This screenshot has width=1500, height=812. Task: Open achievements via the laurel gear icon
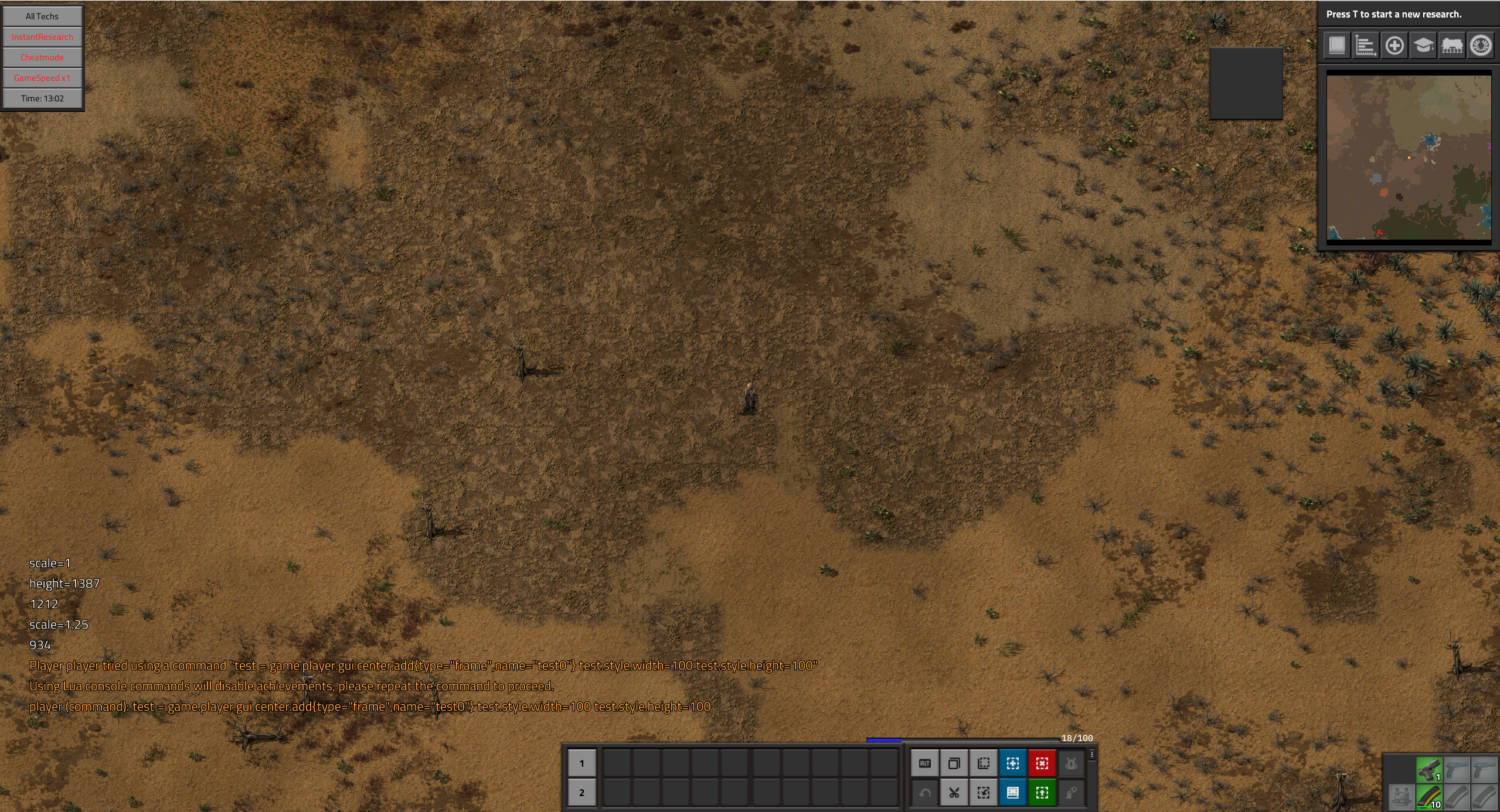click(1481, 45)
